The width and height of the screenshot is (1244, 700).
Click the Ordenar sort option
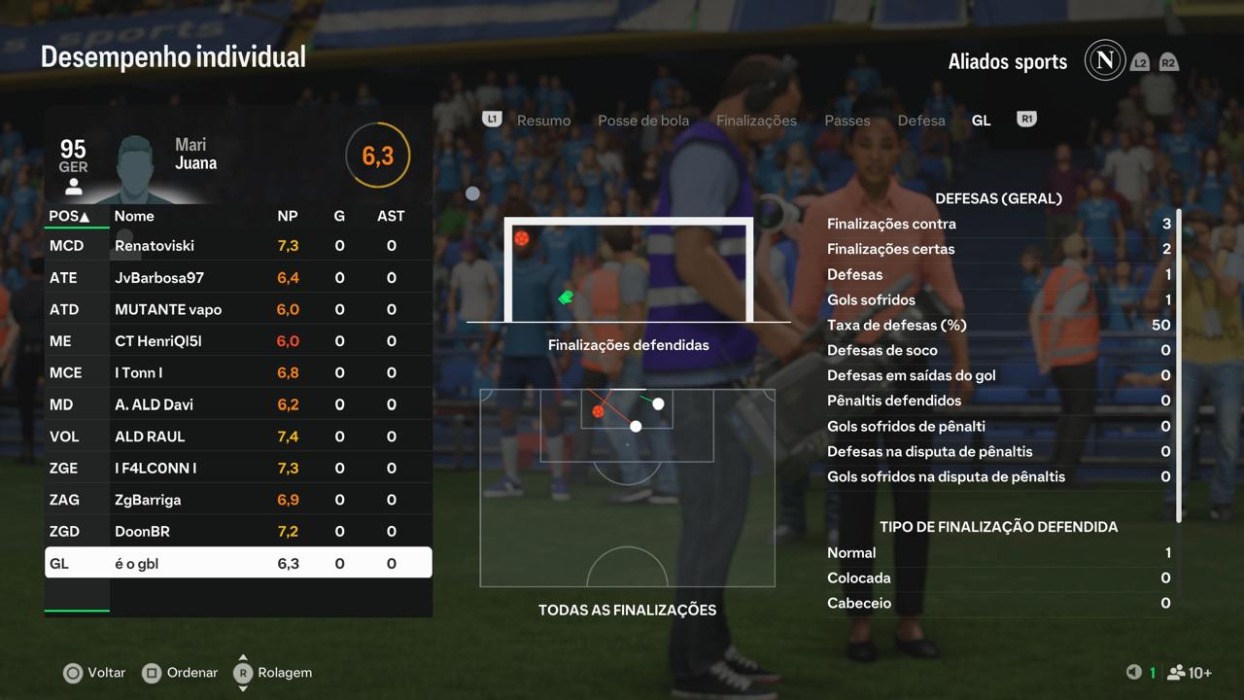tap(180, 673)
